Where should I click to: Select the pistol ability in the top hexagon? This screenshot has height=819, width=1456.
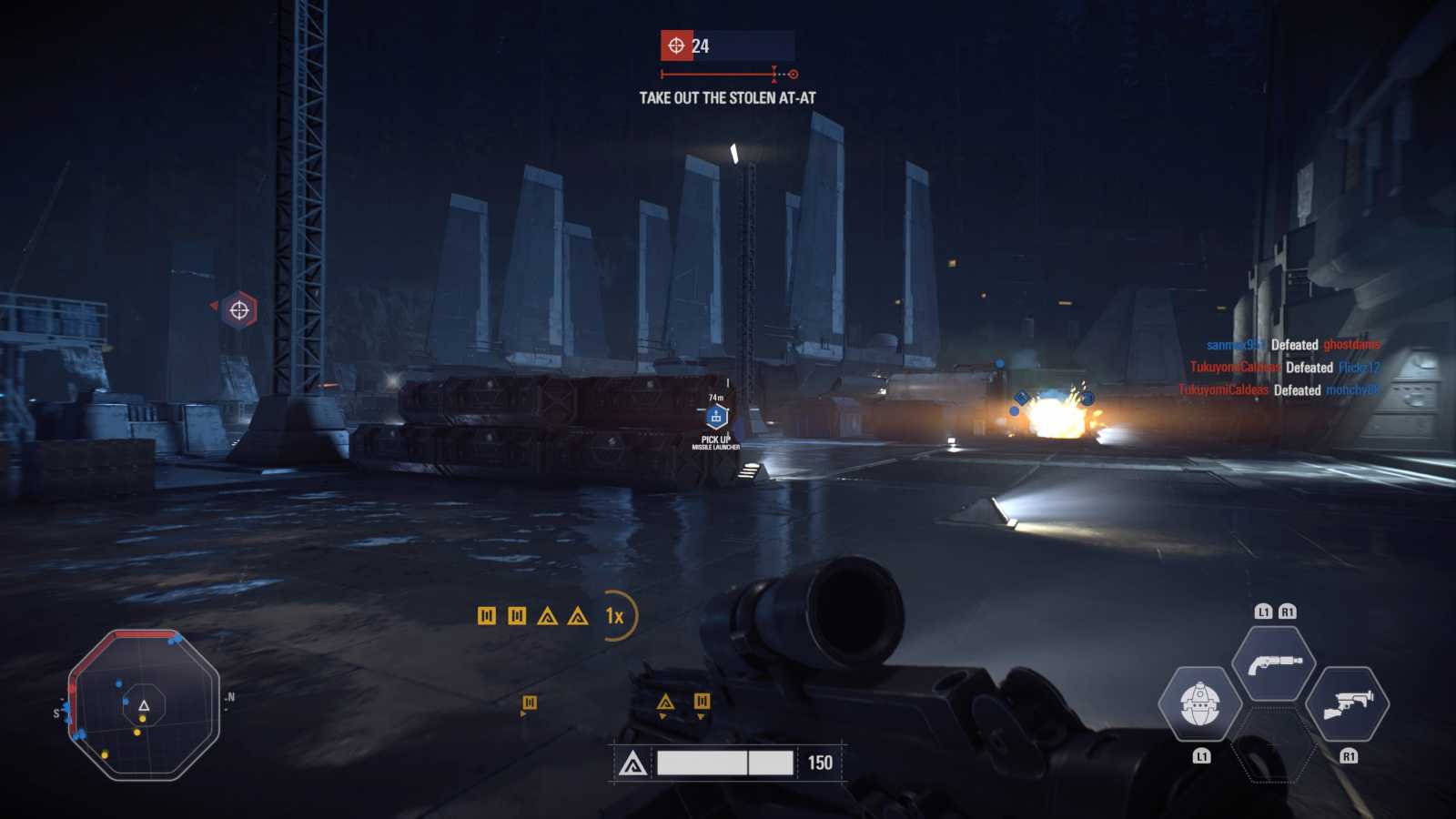pyautogui.click(x=1274, y=663)
